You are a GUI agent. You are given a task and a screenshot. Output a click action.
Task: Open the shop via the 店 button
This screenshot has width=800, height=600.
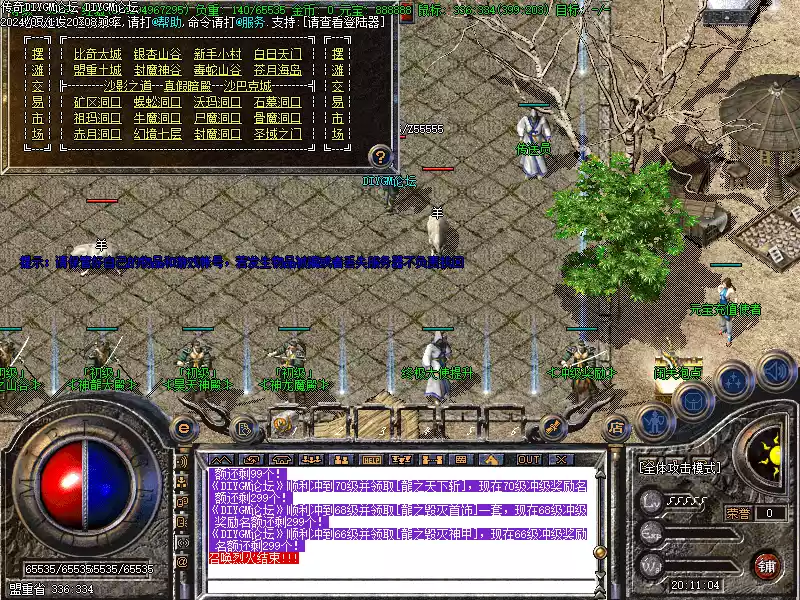616,427
